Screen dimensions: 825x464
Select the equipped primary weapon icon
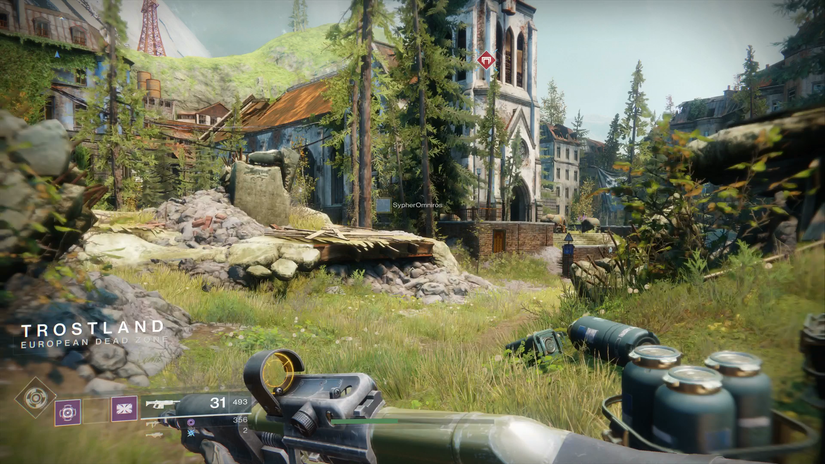coord(163,404)
